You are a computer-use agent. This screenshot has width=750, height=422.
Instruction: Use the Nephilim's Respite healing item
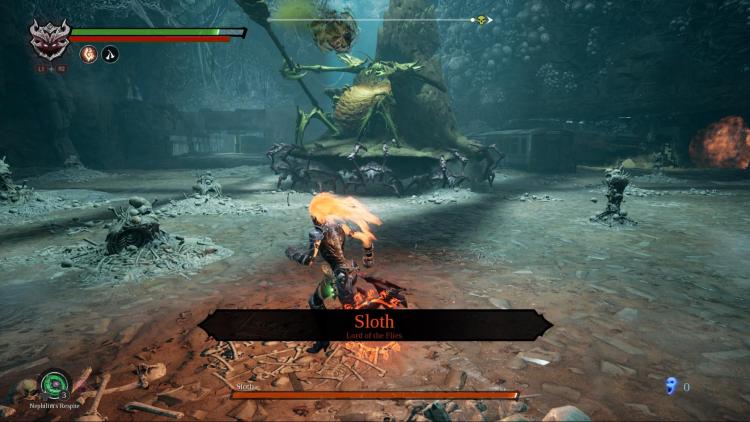[x=52, y=384]
